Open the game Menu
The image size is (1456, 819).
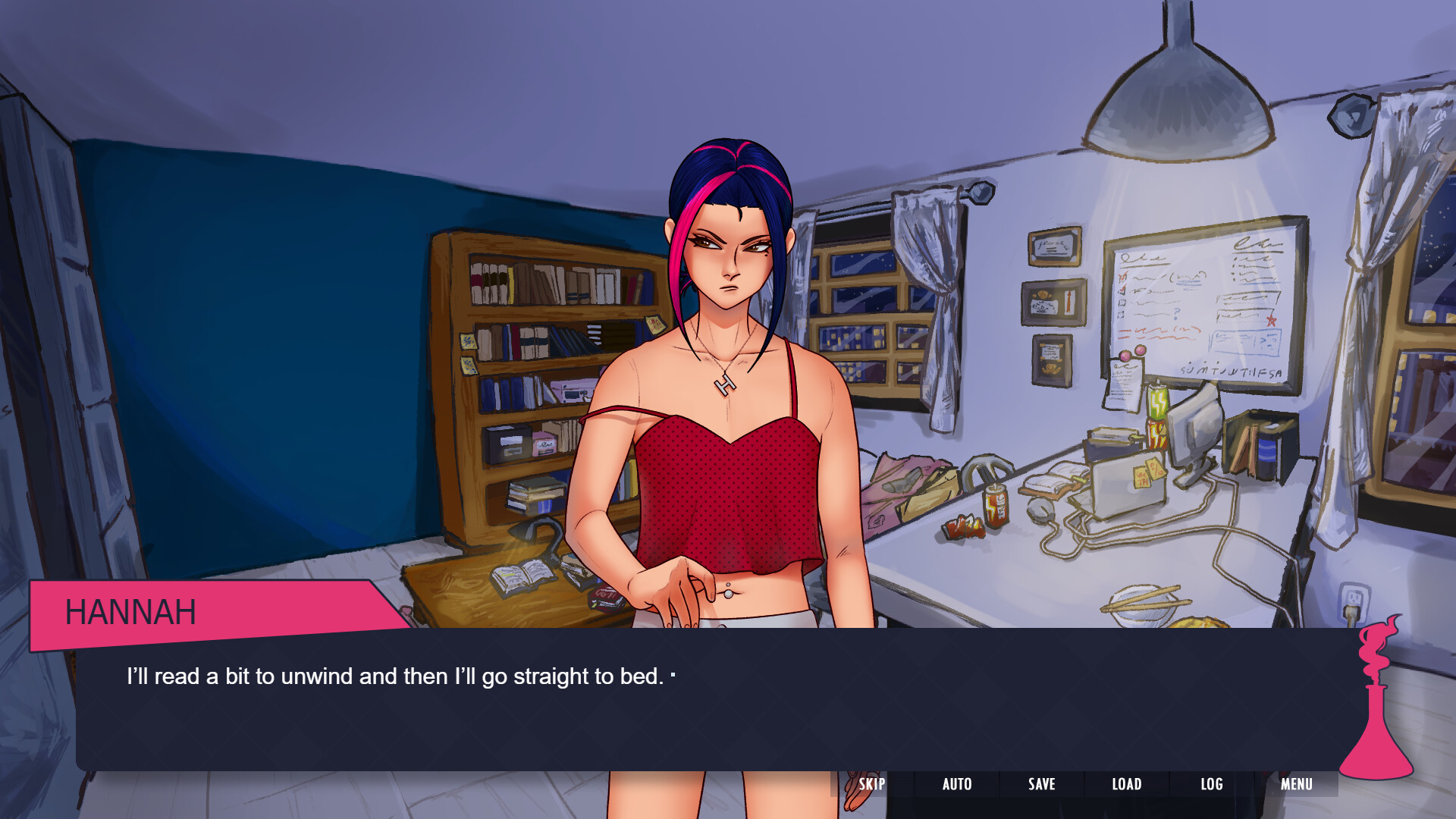(1297, 784)
